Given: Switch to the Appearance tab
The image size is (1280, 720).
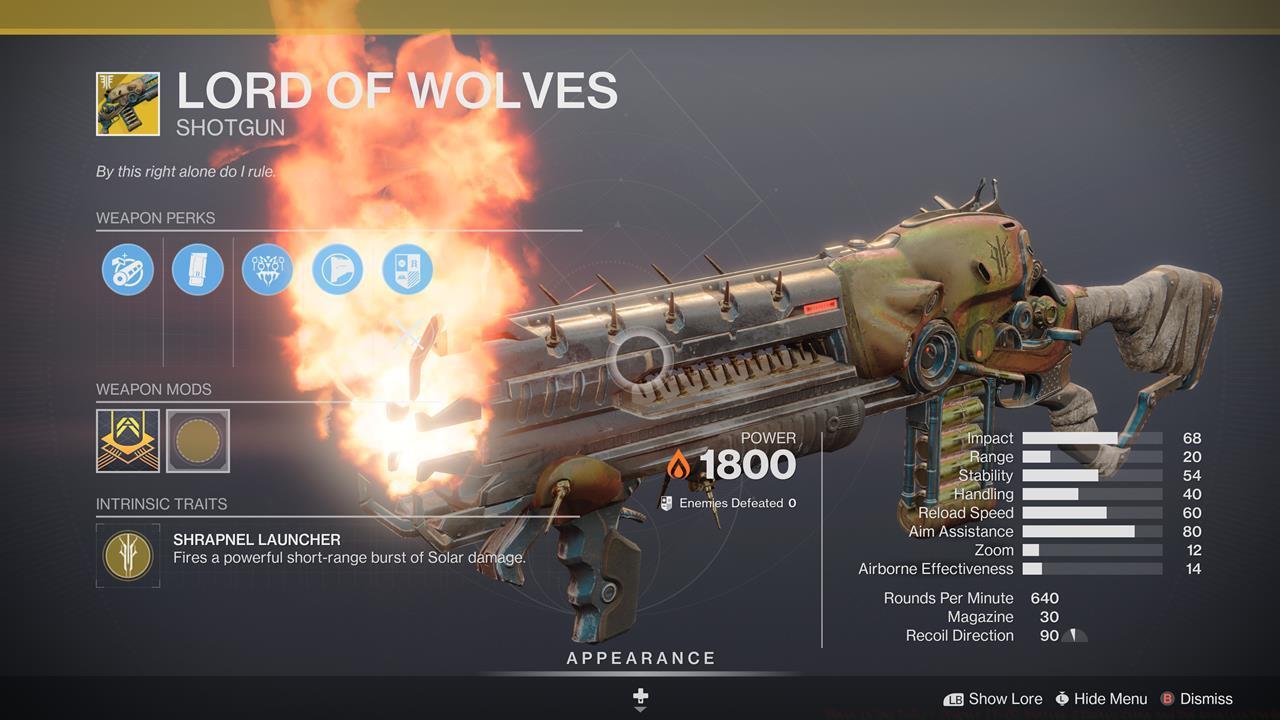Looking at the screenshot, I should pos(639,658).
